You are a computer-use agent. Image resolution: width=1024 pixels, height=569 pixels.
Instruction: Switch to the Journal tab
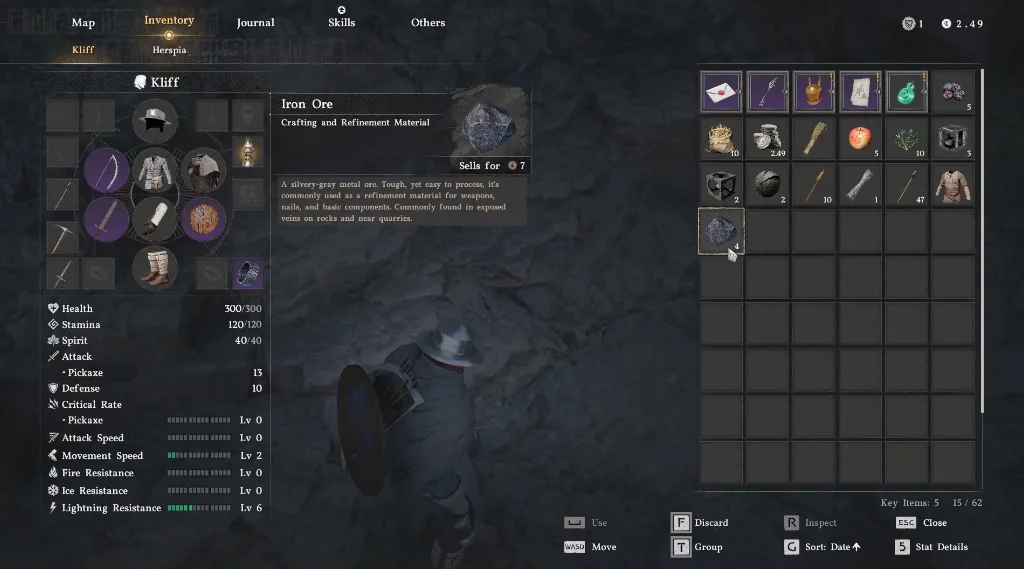point(255,23)
